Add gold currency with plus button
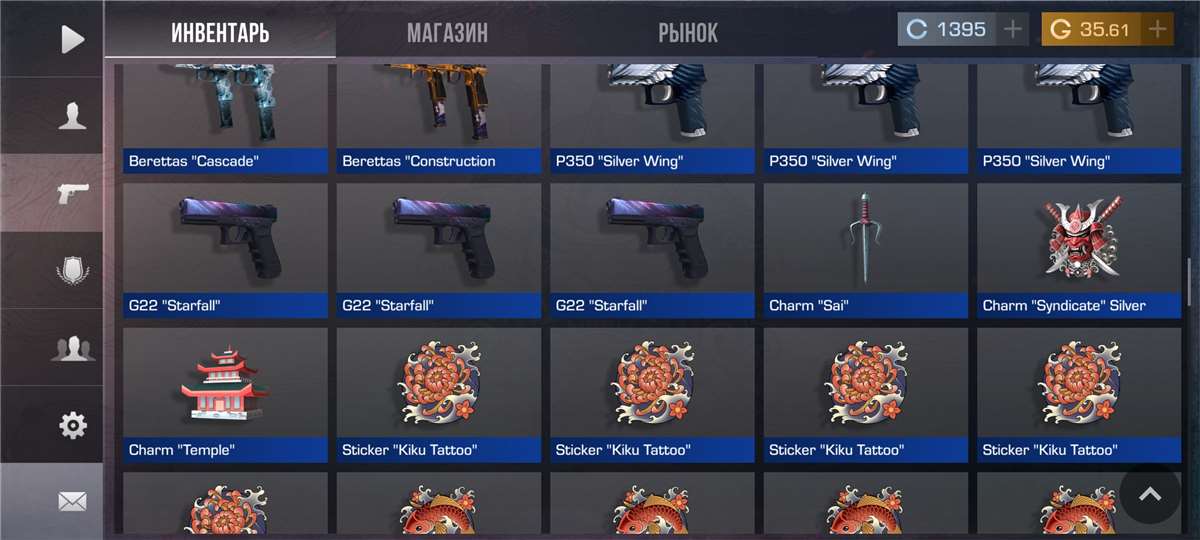The width and height of the screenshot is (1200, 540). pos(1158,29)
